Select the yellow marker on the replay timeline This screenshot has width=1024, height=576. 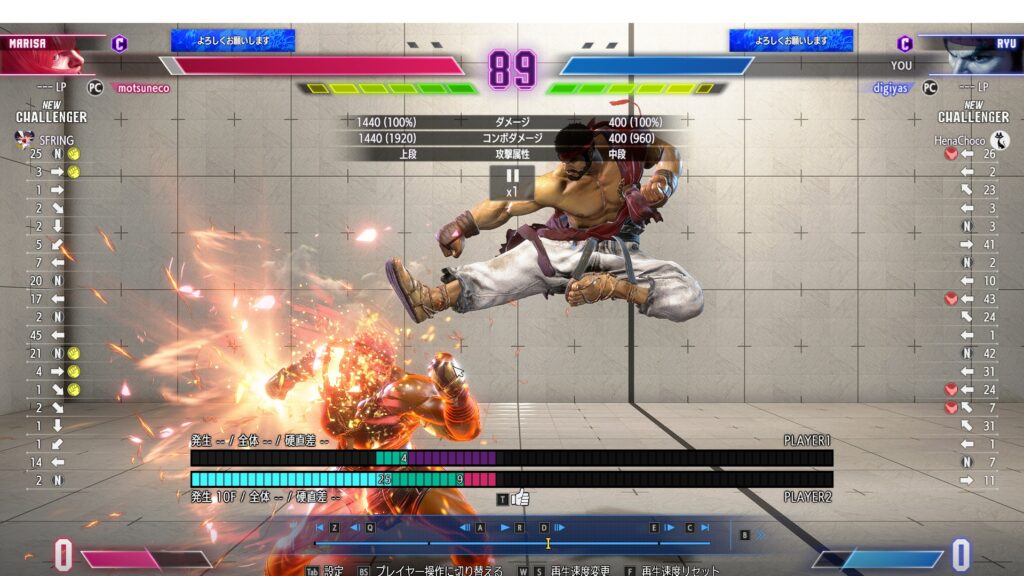pos(547,544)
